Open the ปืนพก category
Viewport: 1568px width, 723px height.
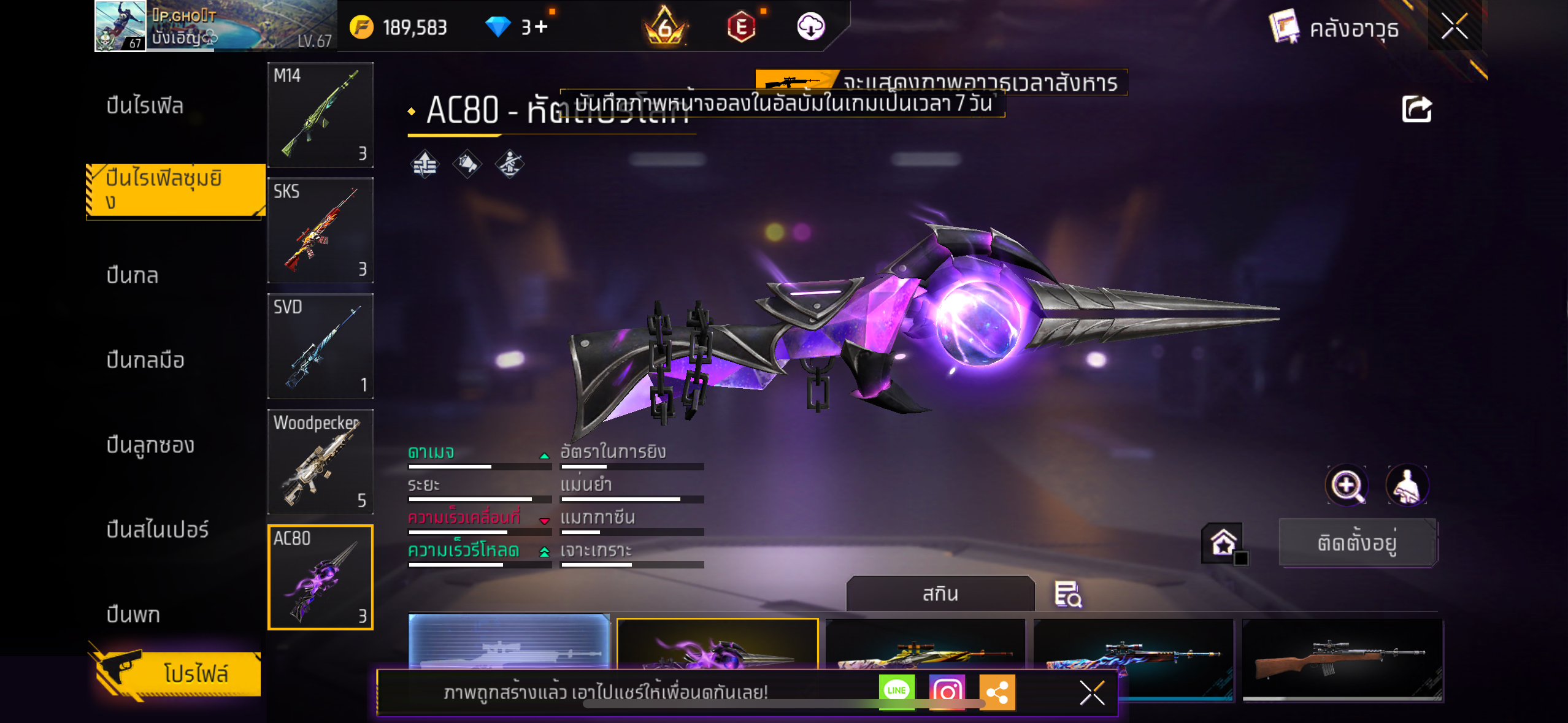click(x=133, y=614)
